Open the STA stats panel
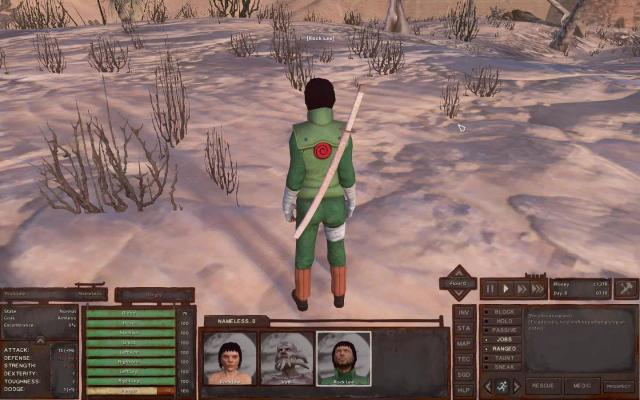Viewport: 640px width, 400px height. click(x=463, y=327)
